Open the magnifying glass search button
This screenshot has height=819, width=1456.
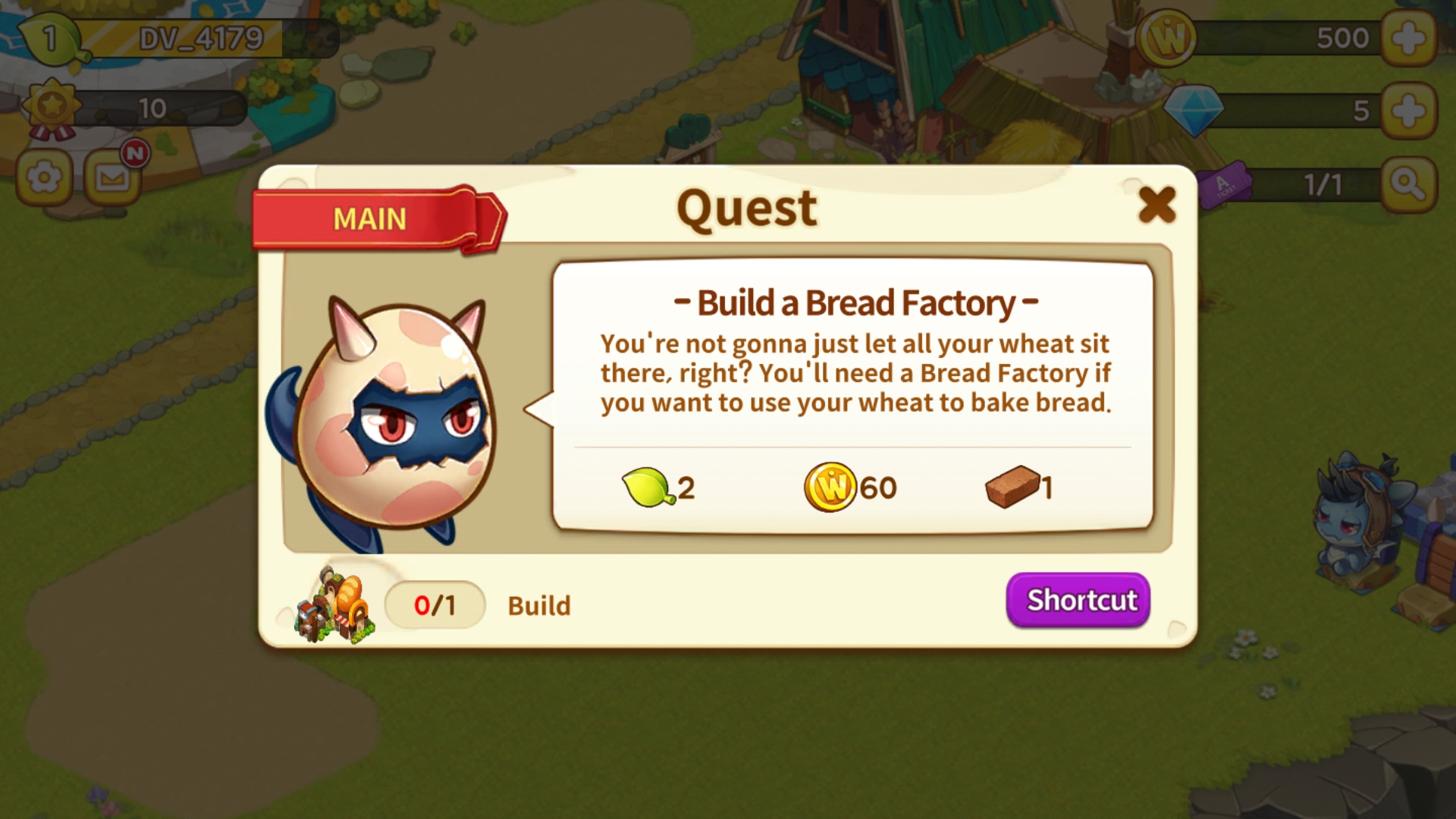click(1408, 184)
